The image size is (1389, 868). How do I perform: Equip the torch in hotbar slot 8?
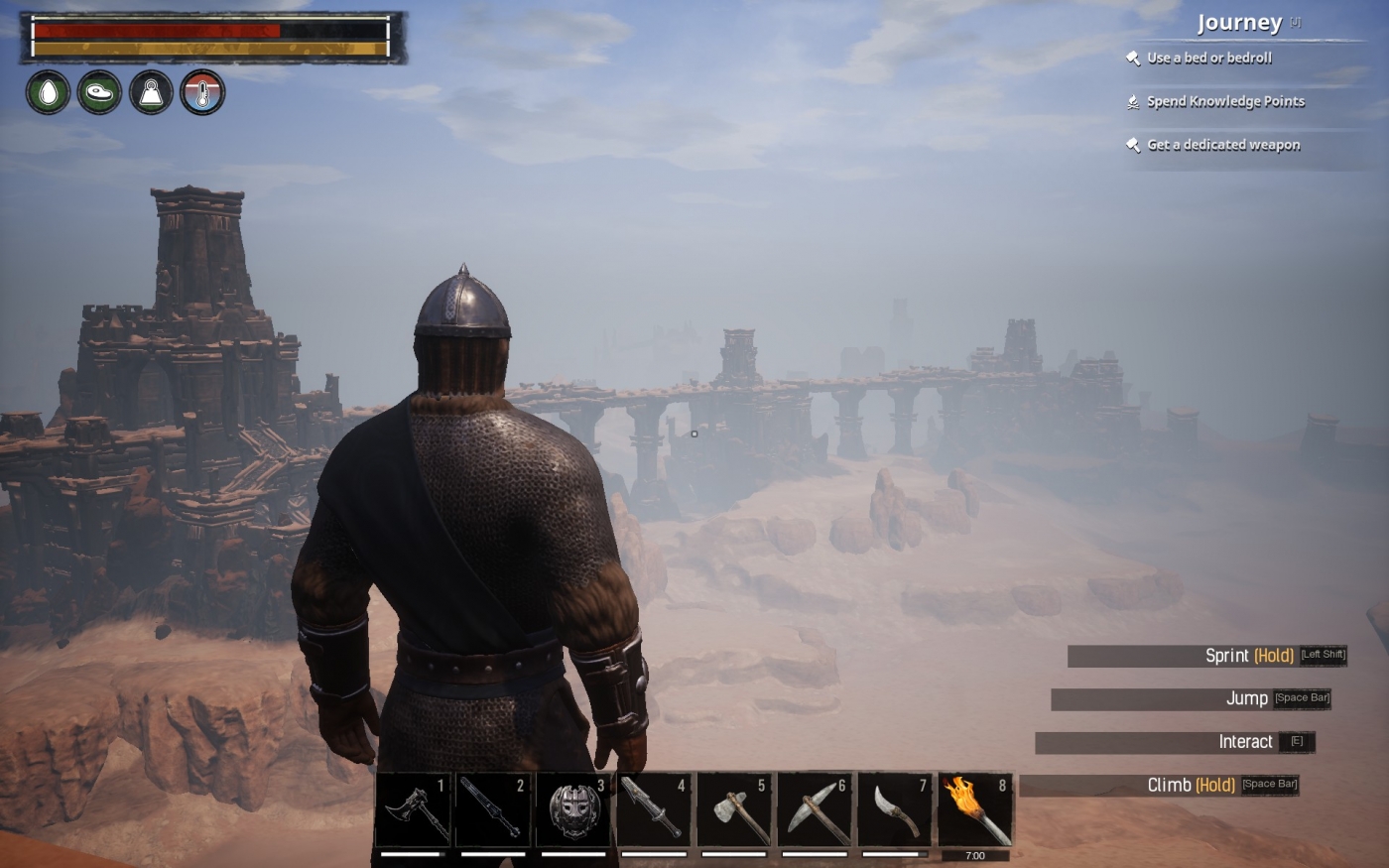tap(975, 808)
